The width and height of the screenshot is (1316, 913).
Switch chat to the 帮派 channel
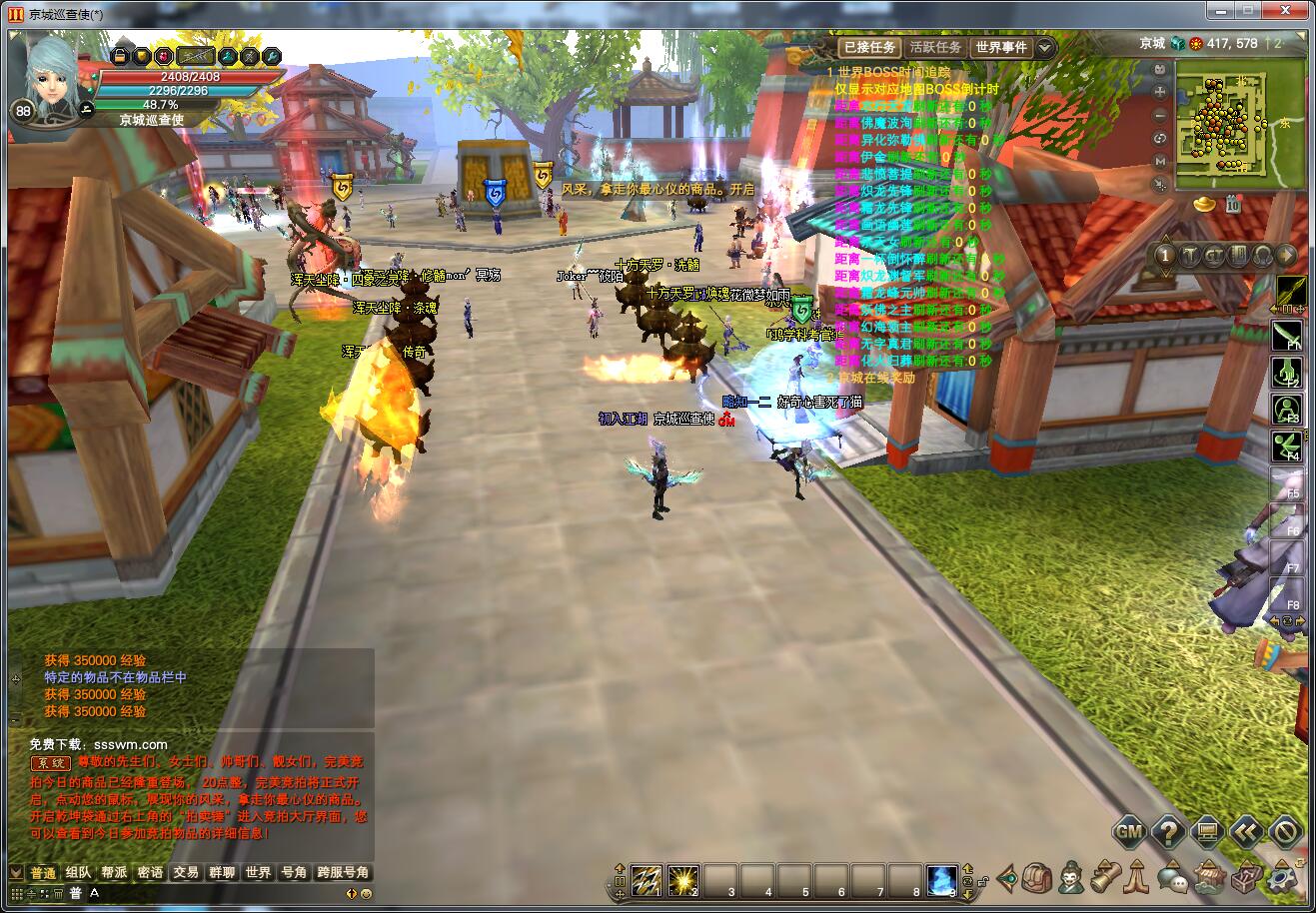coord(114,872)
